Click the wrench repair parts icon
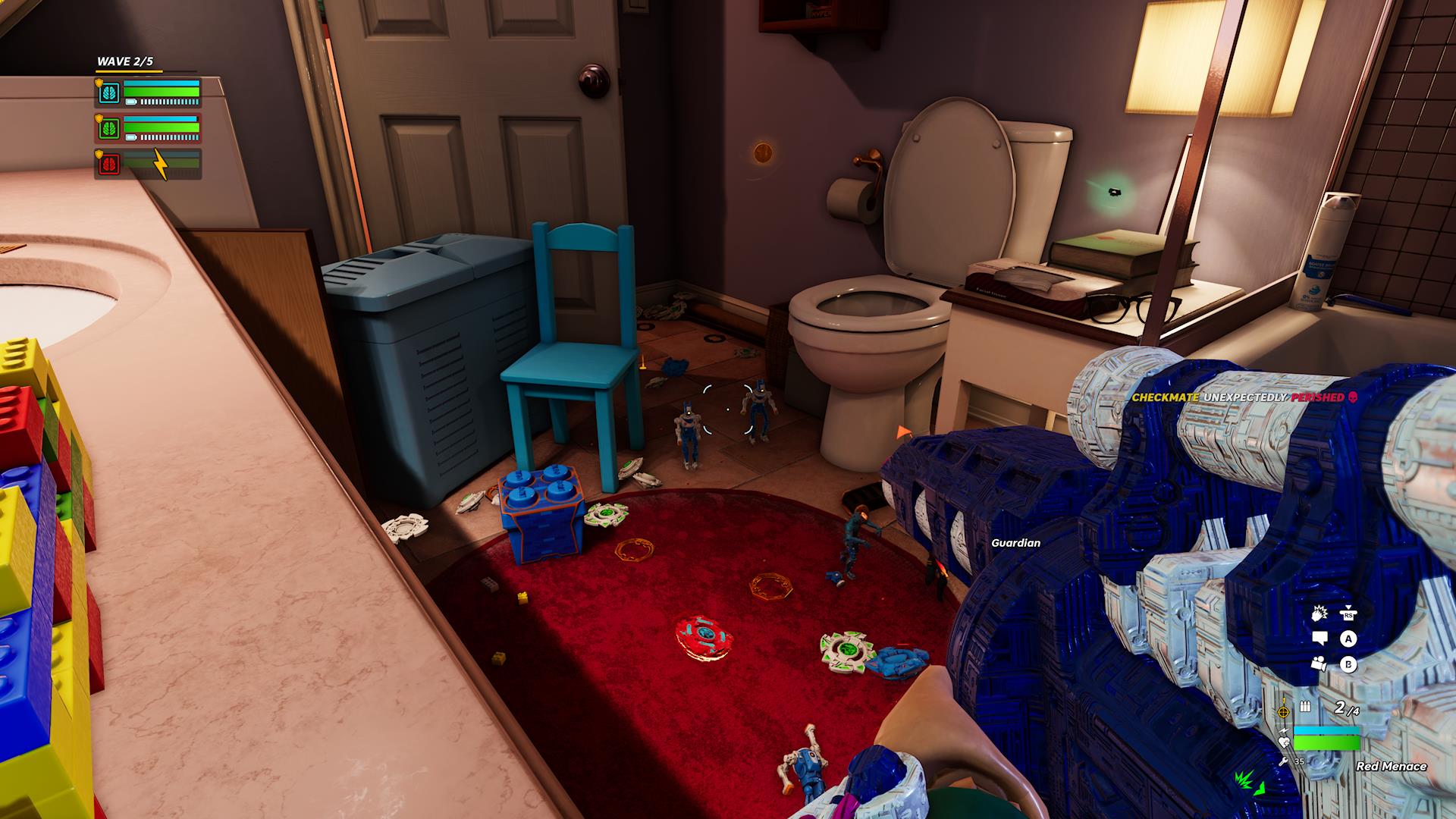The height and width of the screenshot is (819, 1456). point(1282,761)
